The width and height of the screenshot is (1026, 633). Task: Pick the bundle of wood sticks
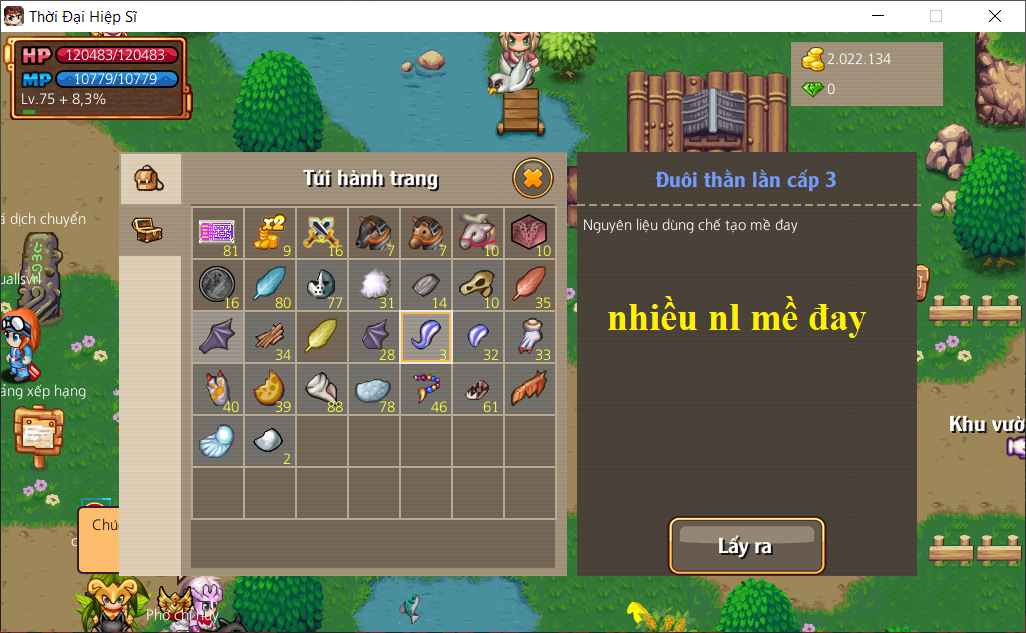[x=270, y=337]
